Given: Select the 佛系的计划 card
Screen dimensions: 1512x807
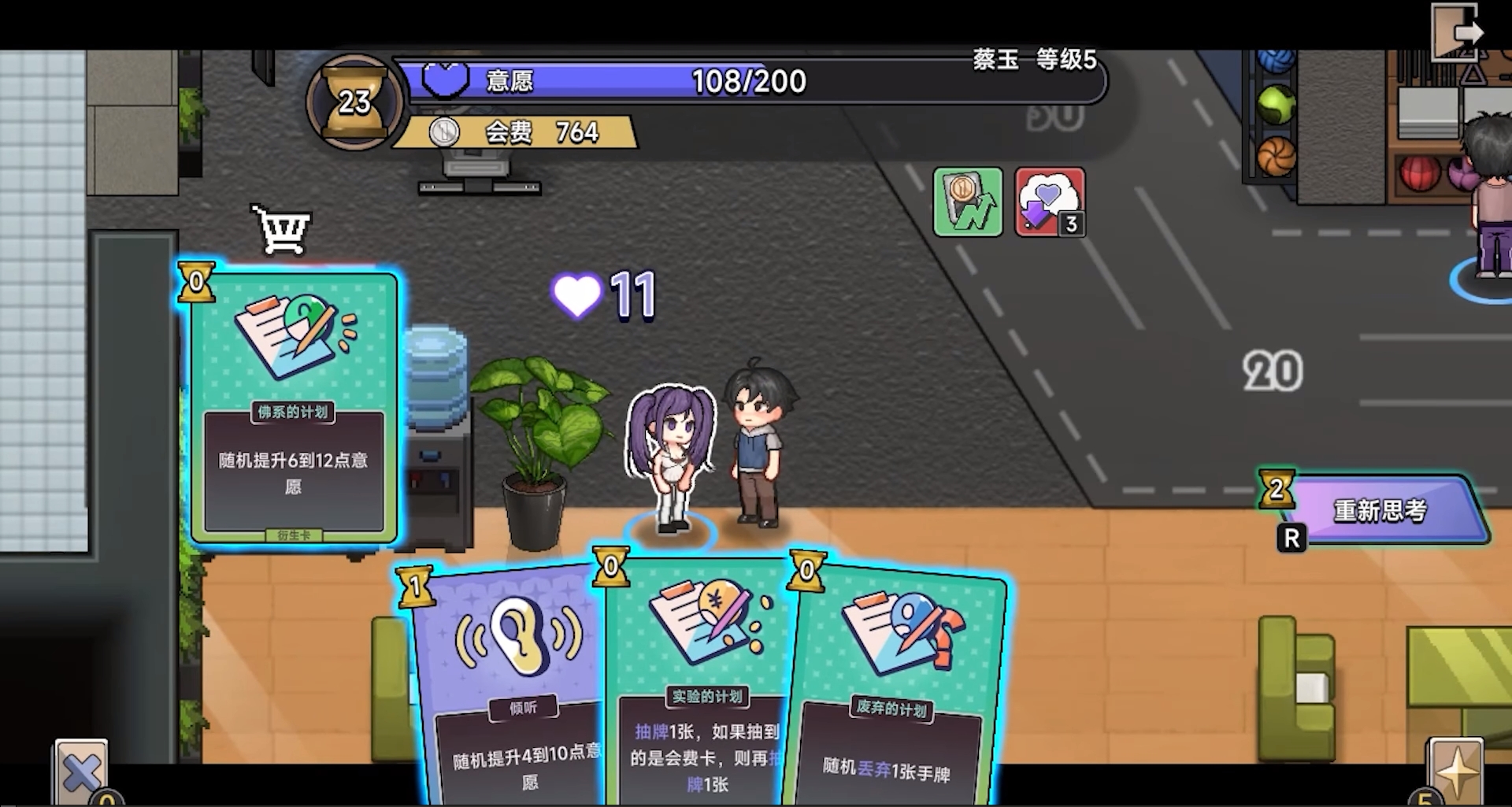Looking at the screenshot, I should click(x=293, y=405).
